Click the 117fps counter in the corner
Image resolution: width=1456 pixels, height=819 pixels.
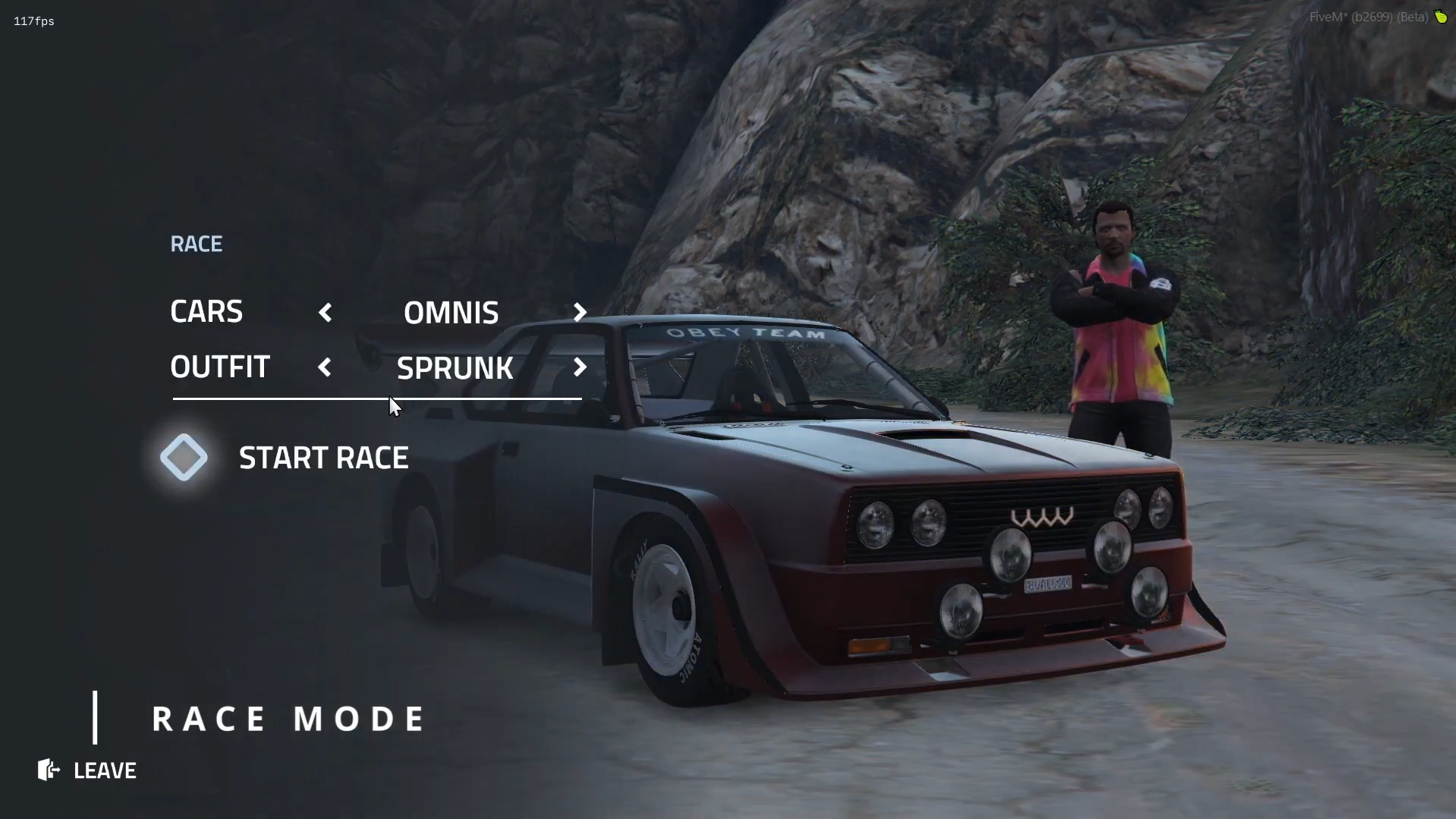click(33, 20)
